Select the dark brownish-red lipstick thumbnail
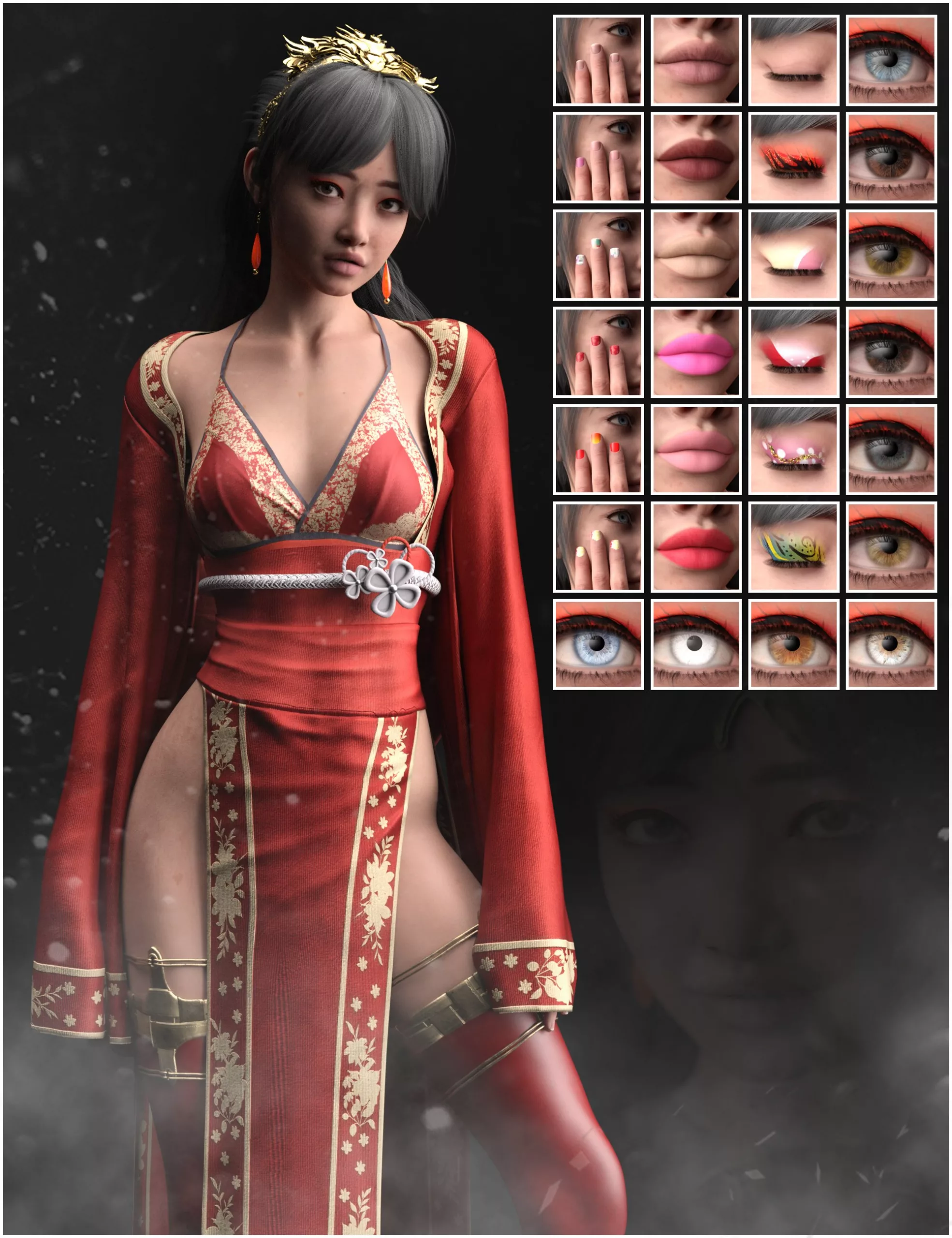 click(x=695, y=157)
